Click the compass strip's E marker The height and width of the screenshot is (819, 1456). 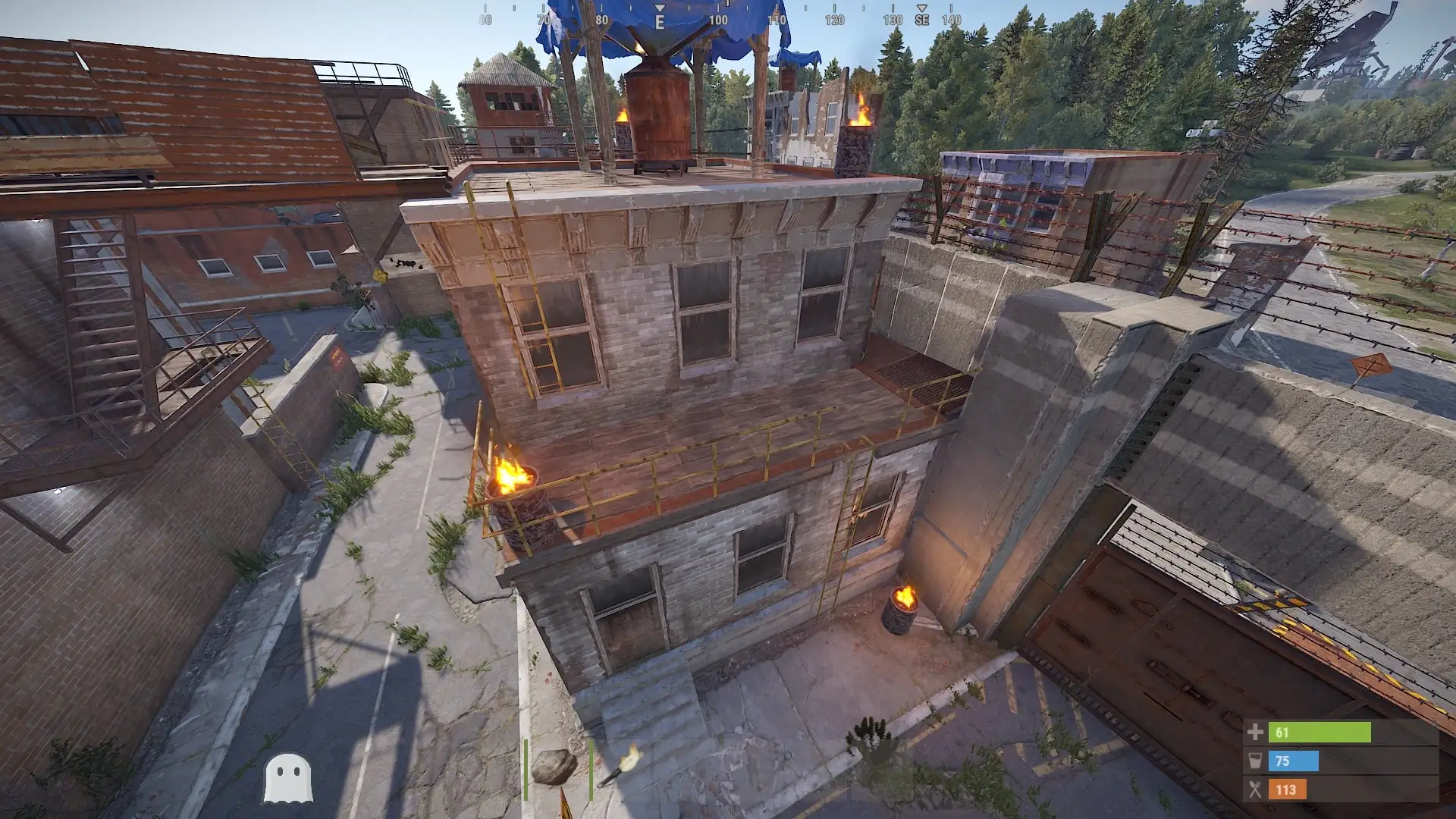[x=660, y=21]
